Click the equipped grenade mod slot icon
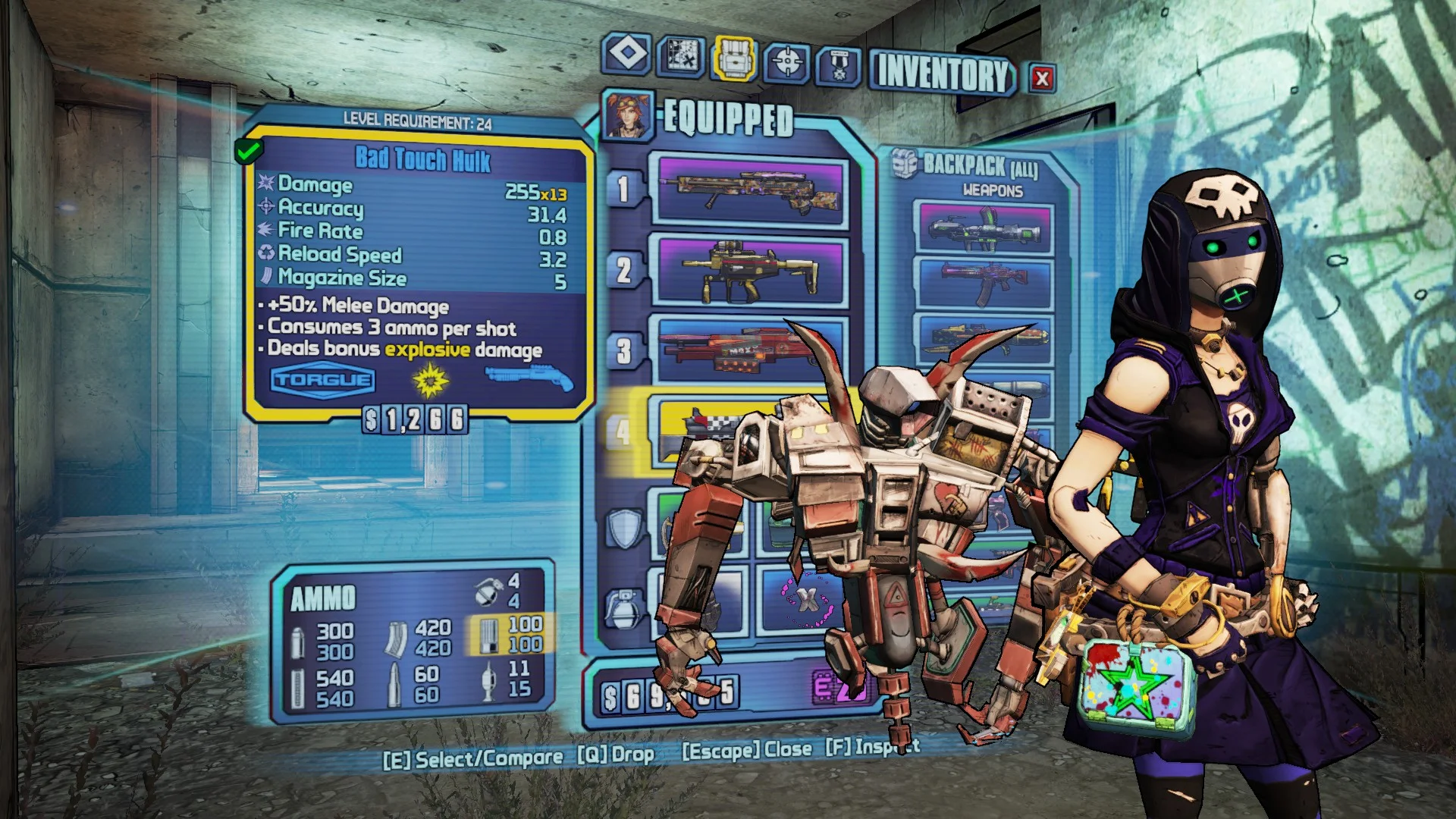Image resolution: width=1456 pixels, height=819 pixels. pyautogui.click(x=623, y=609)
